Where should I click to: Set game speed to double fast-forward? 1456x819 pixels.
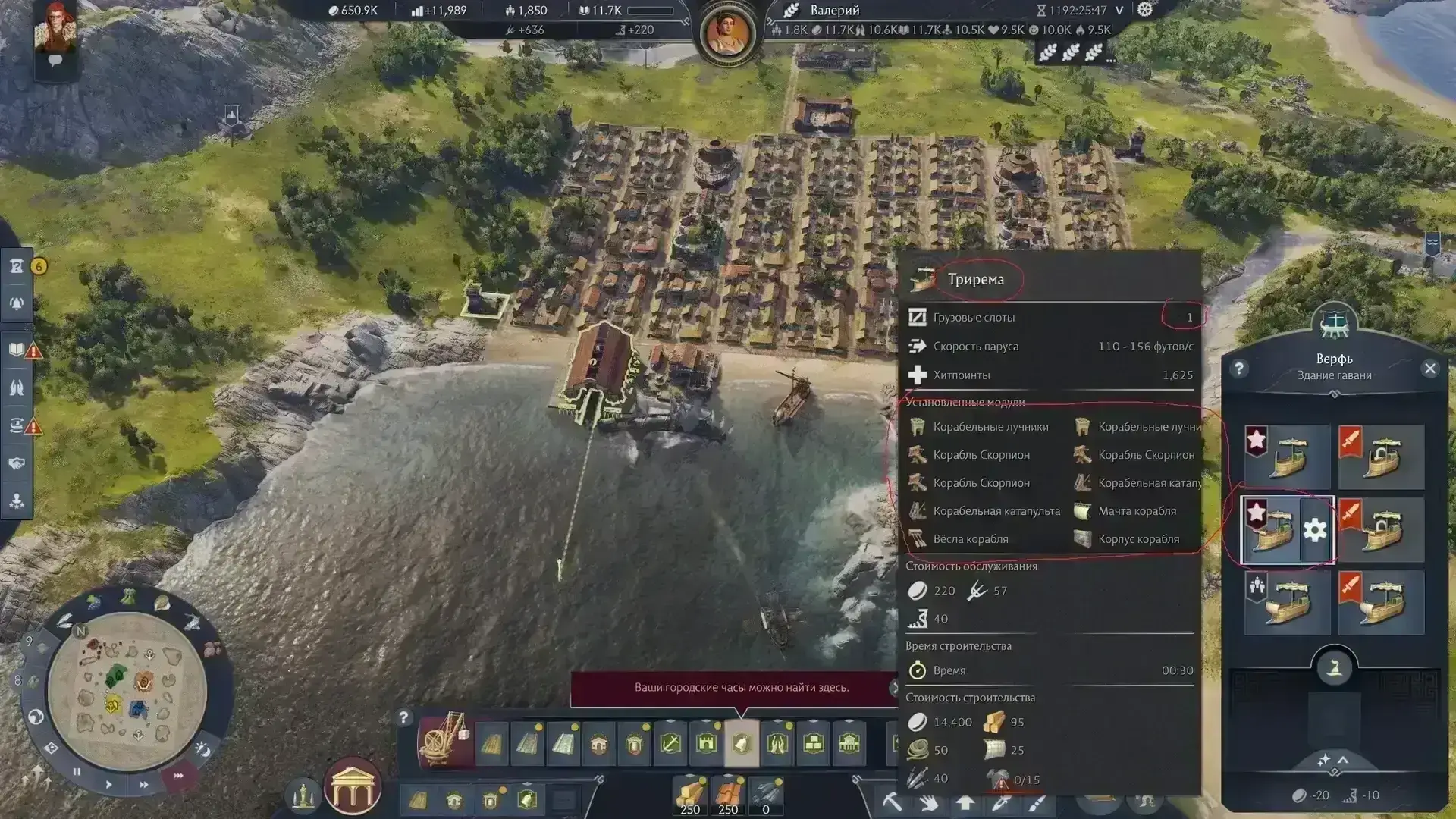pos(143,785)
